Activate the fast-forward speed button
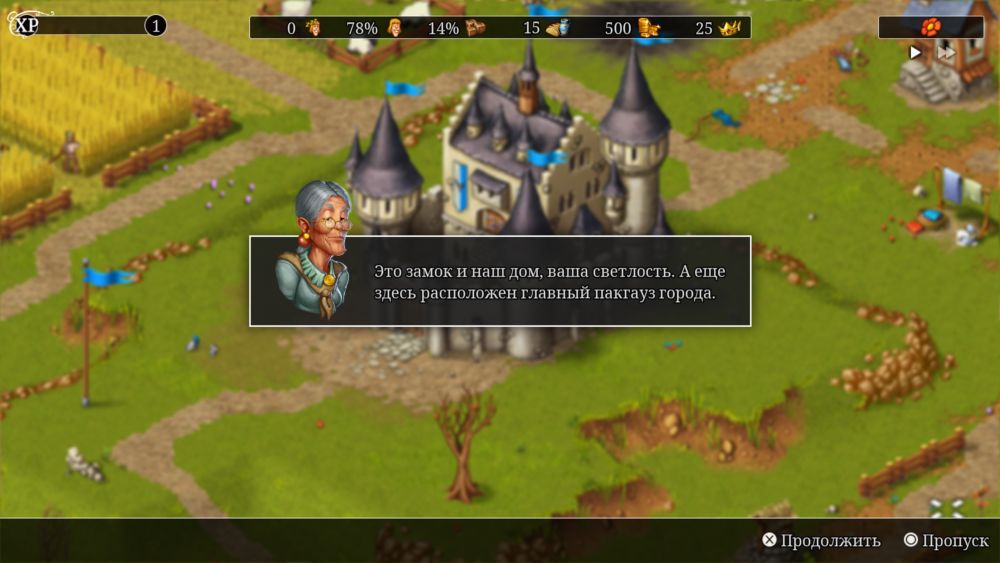The width and height of the screenshot is (1000, 563). (944, 52)
